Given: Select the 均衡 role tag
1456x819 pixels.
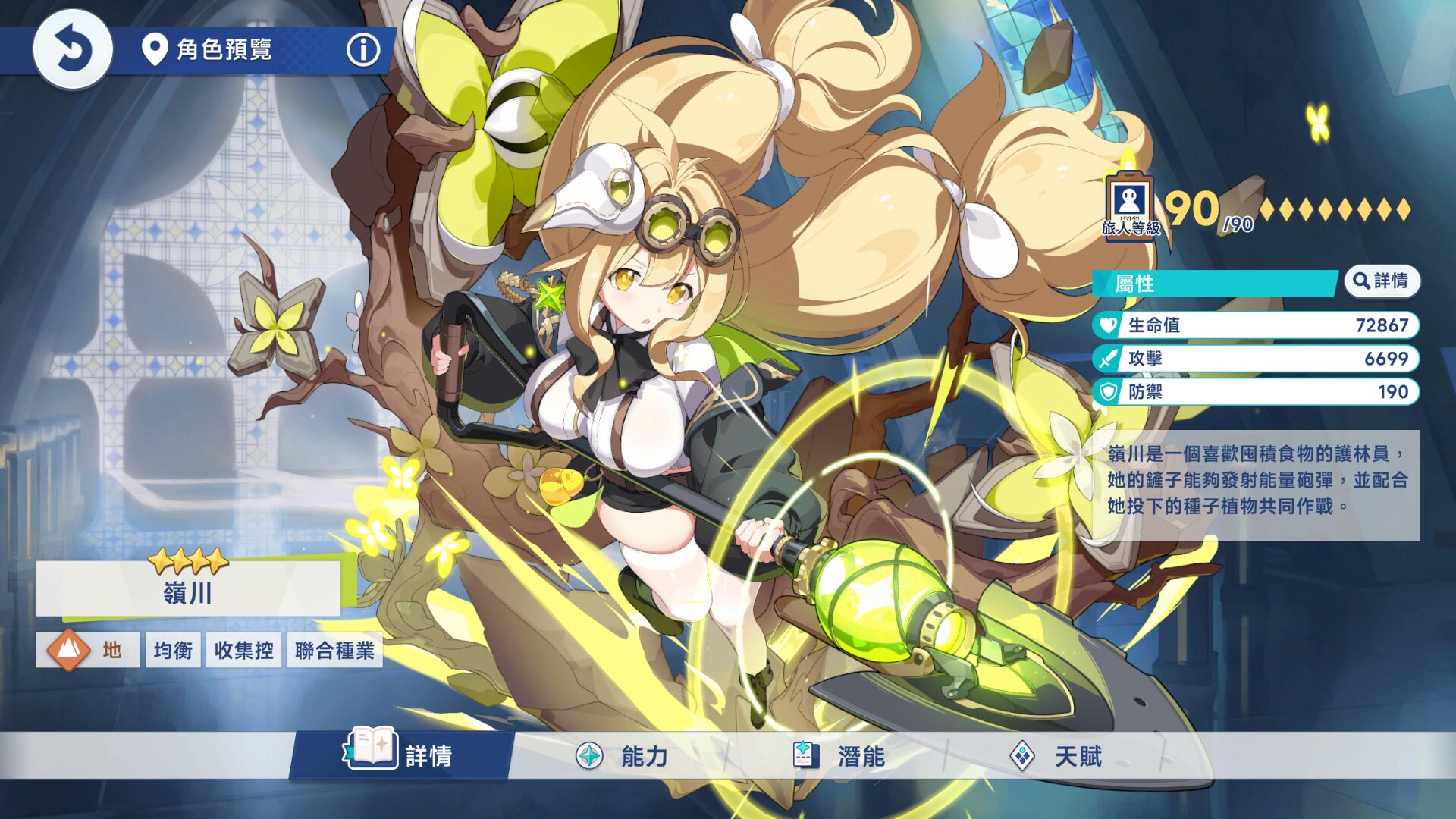Looking at the screenshot, I should pyautogui.click(x=173, y=650).
